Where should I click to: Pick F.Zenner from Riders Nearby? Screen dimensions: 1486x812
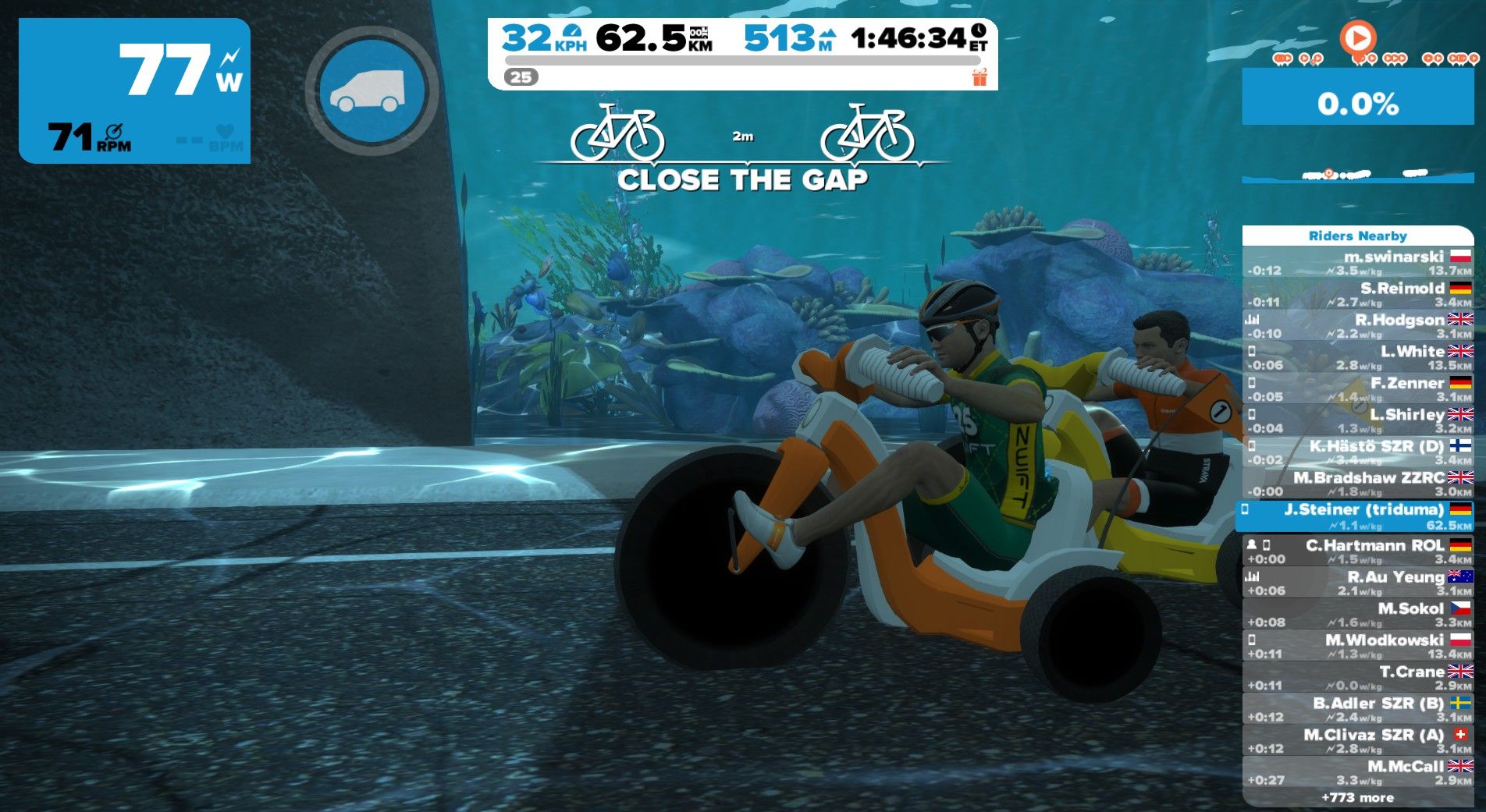[1357, 389]
